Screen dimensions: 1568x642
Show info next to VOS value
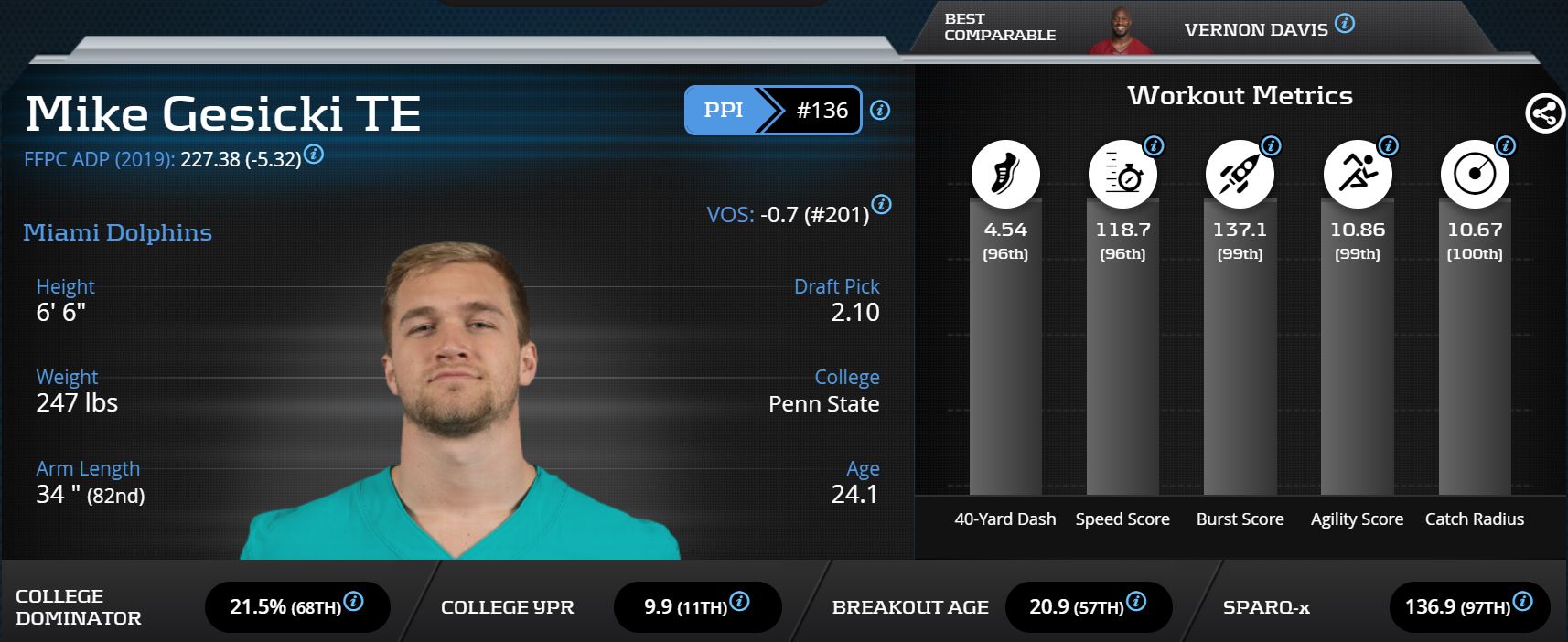click(x=881, y=204)
